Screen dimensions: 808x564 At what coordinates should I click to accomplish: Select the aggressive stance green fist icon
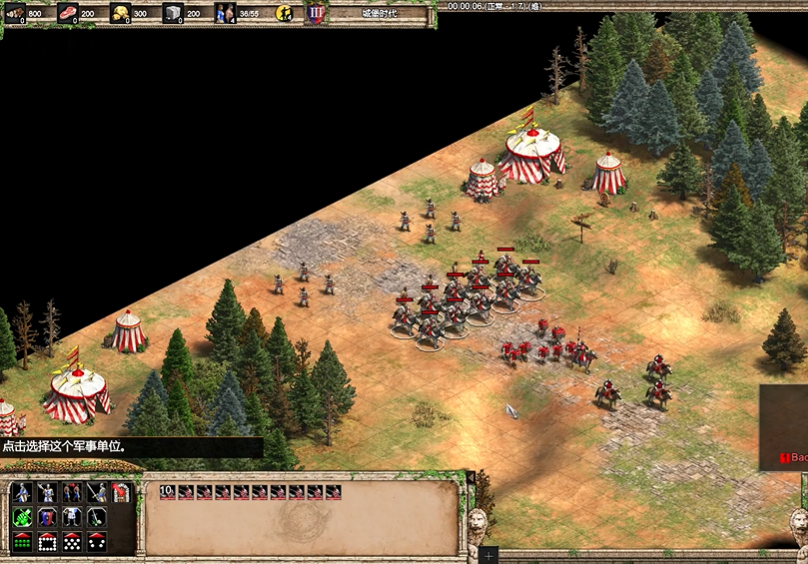22,517
